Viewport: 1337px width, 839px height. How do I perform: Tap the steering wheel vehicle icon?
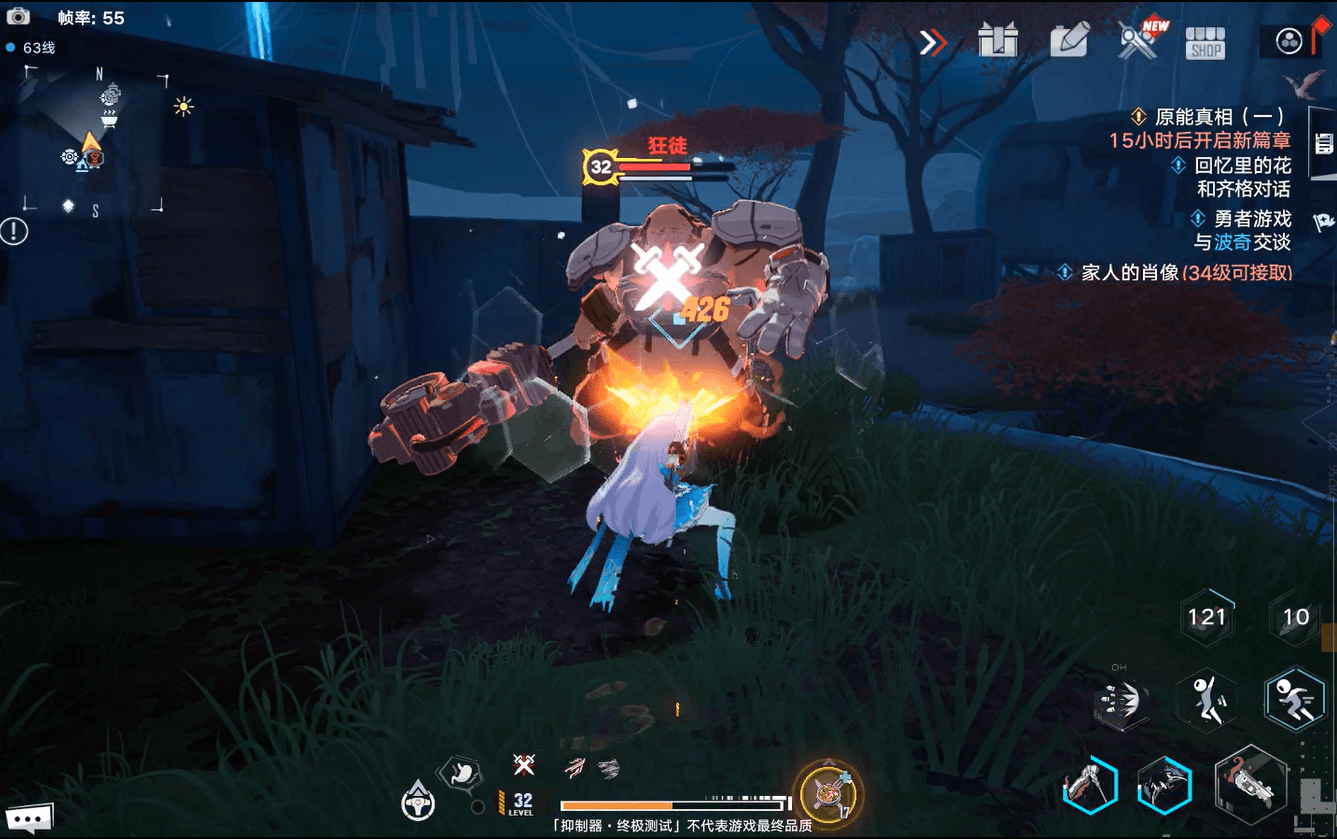click(417, 800)
